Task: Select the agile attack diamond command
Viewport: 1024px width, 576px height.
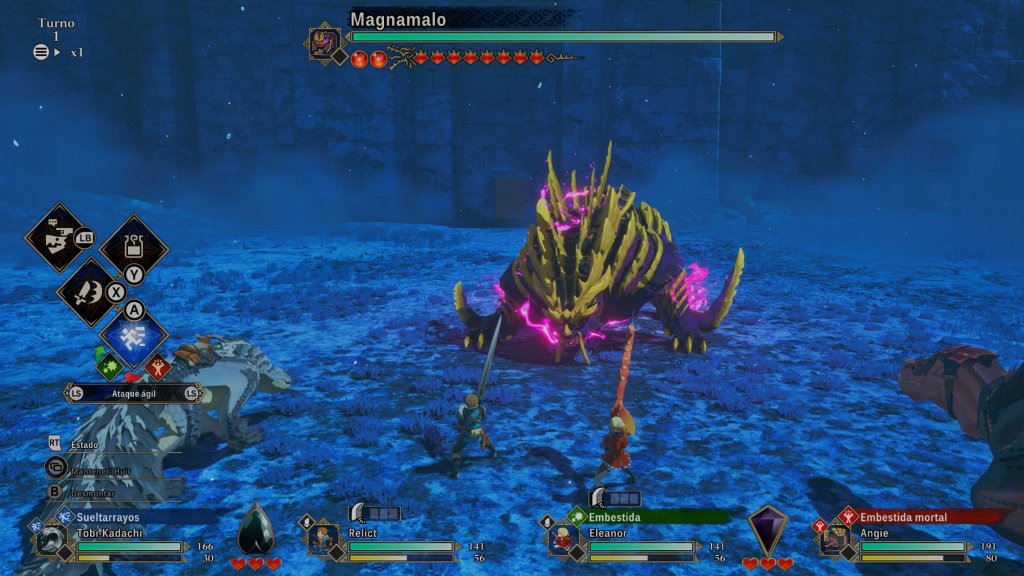Action: [x=133, y=340]
